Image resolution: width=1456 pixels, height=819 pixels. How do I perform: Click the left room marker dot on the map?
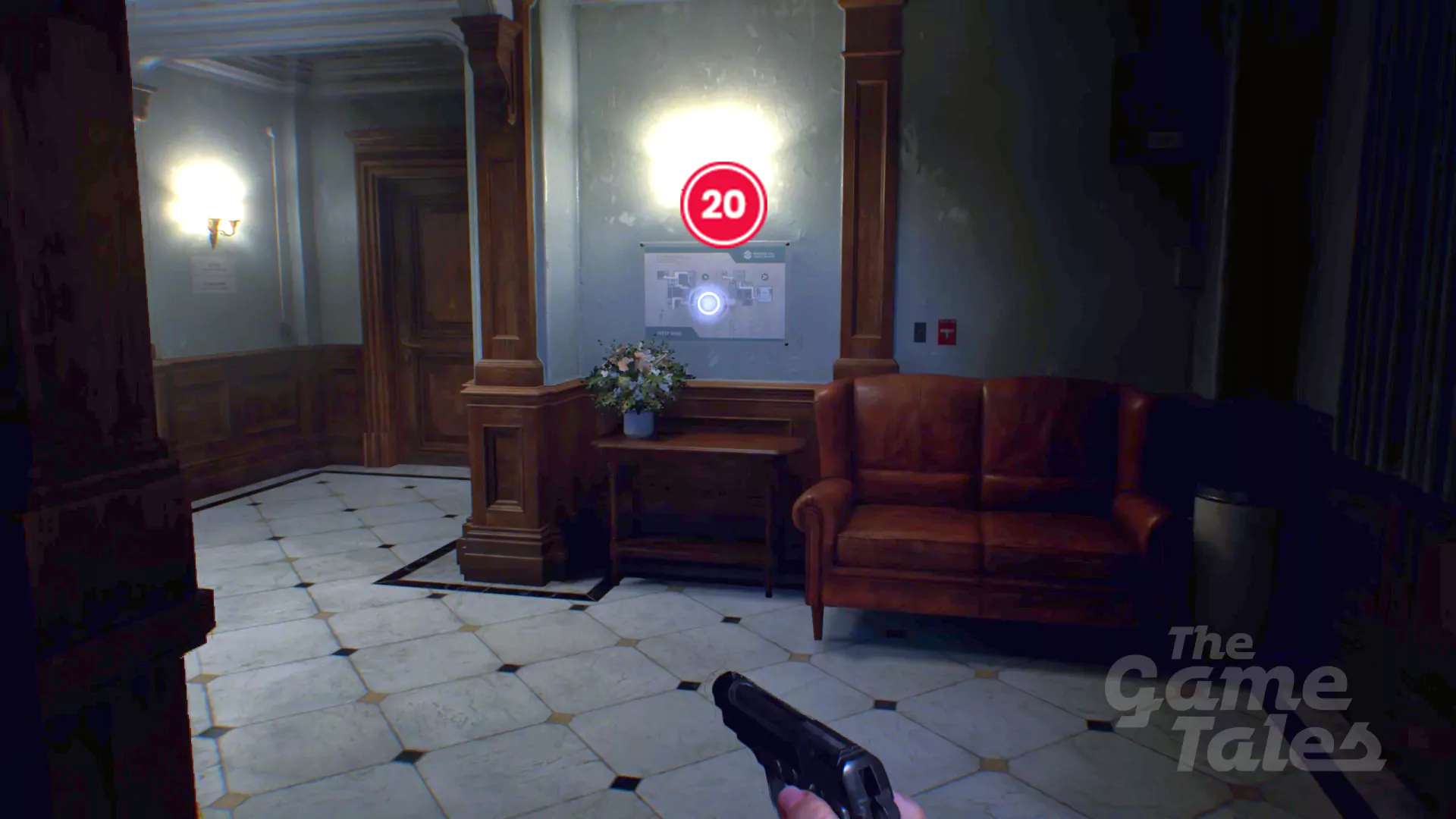705,277
